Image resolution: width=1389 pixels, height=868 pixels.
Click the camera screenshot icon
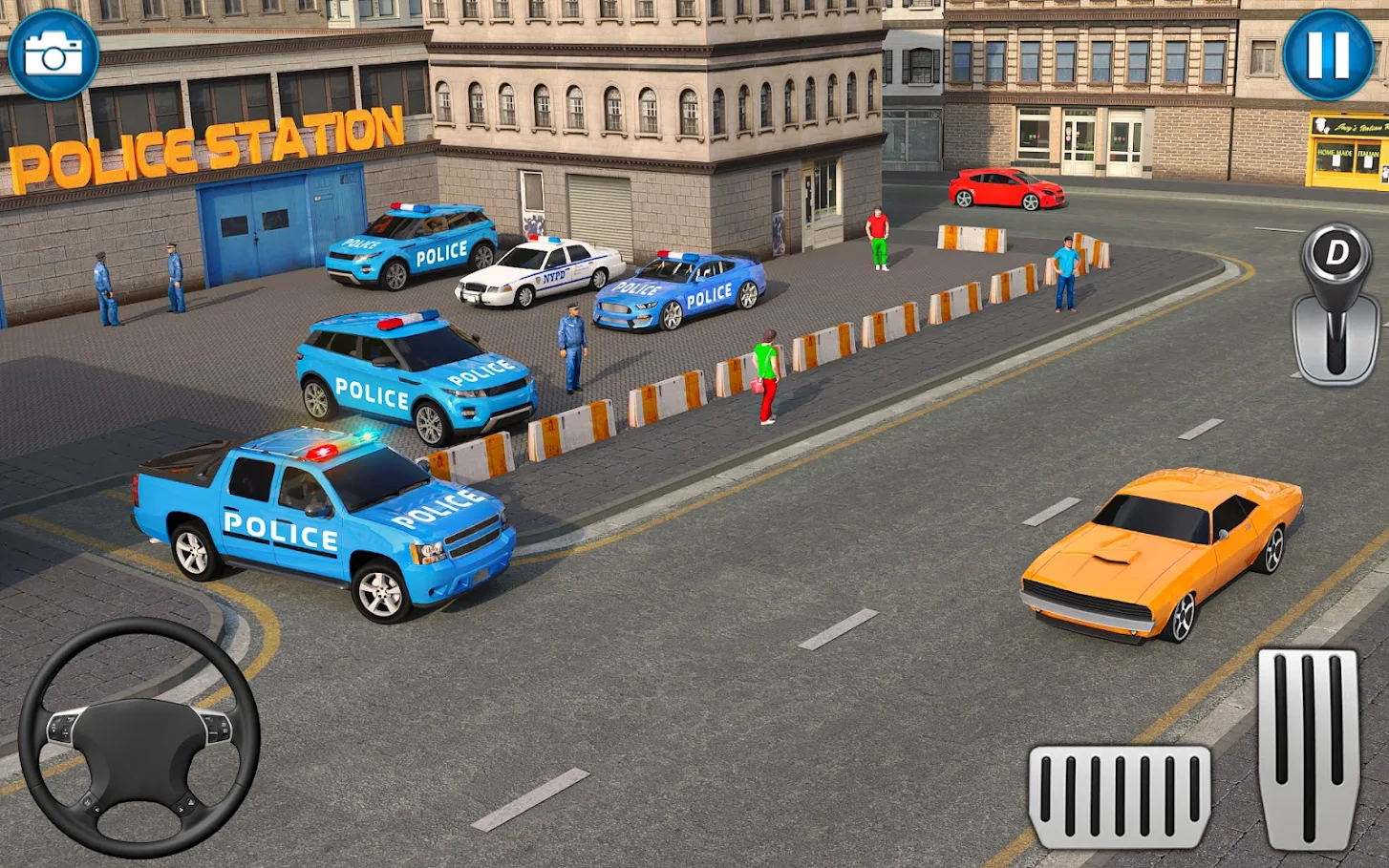point(53,54)
